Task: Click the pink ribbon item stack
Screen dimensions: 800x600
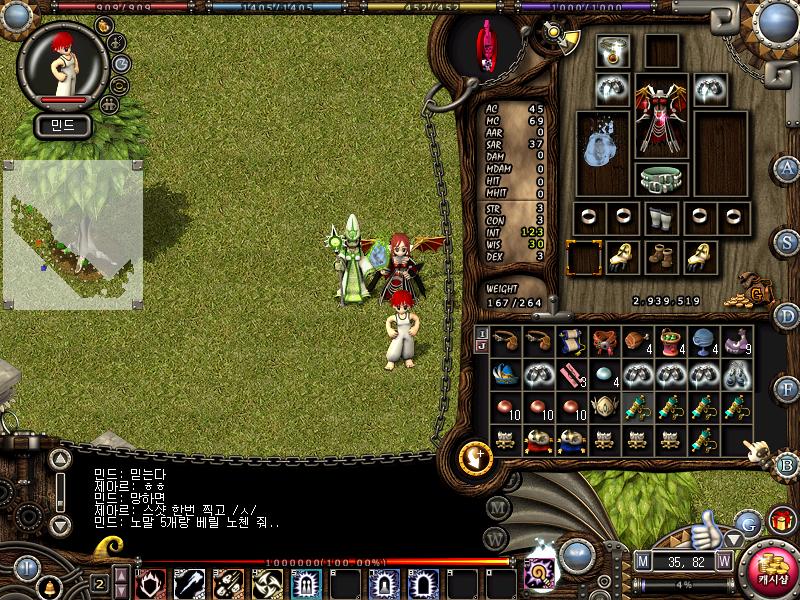Action: (573, 375)
